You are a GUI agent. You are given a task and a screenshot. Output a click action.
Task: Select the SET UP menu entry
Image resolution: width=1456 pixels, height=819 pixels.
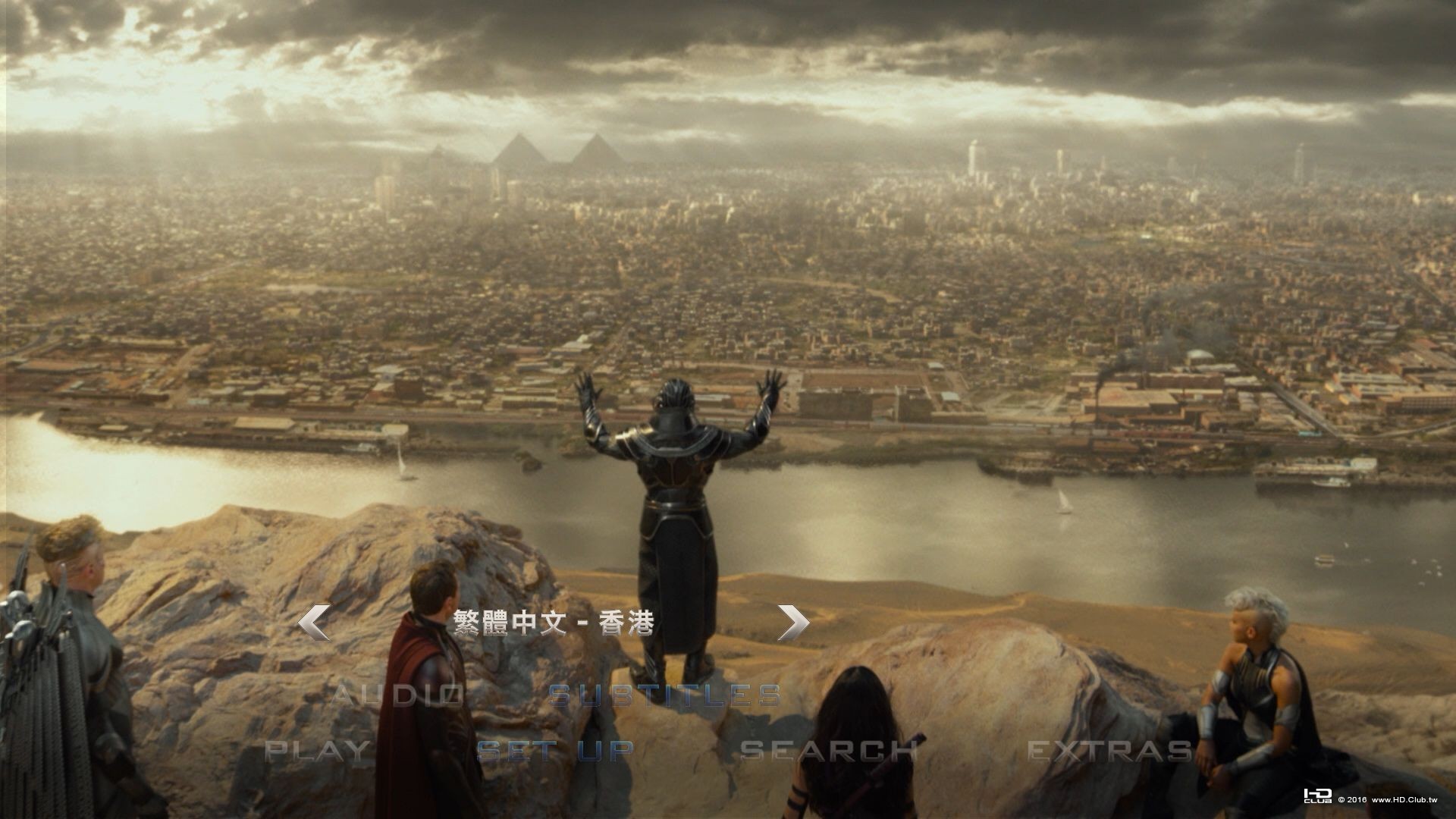[x=555, y=751]
